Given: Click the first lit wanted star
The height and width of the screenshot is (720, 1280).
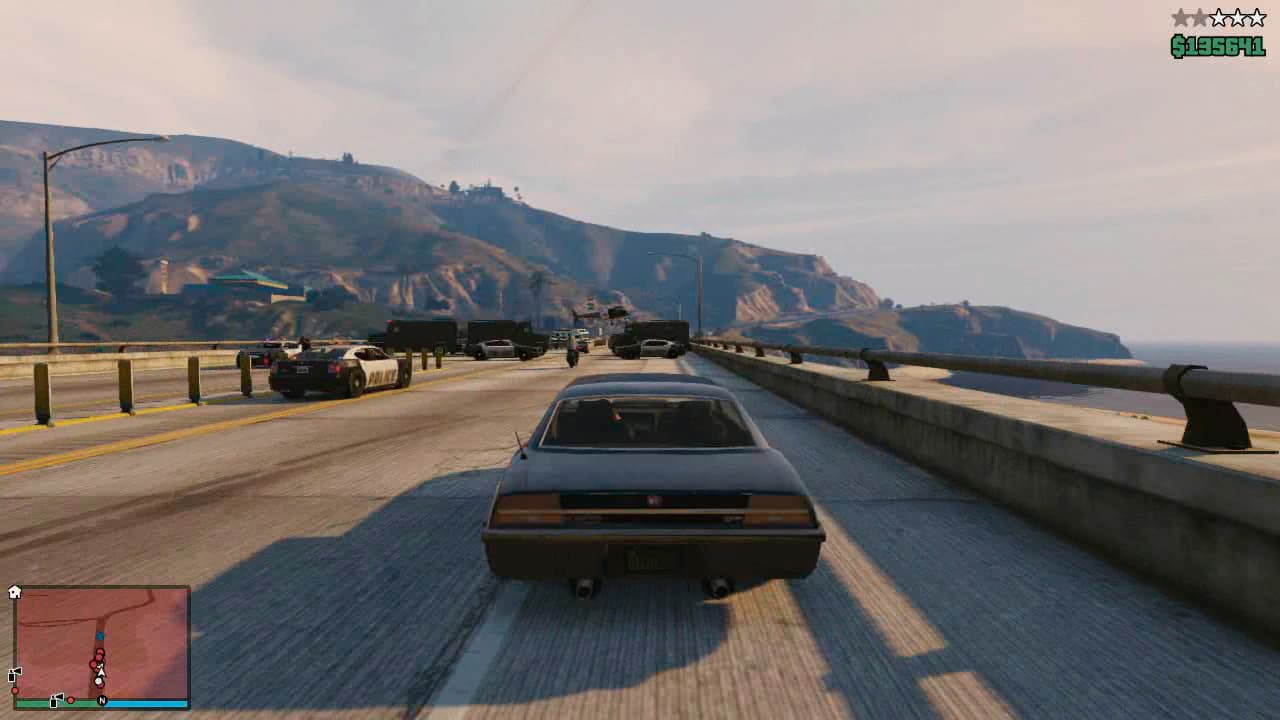Looking at the screenshot, I should click(1181, 17).
